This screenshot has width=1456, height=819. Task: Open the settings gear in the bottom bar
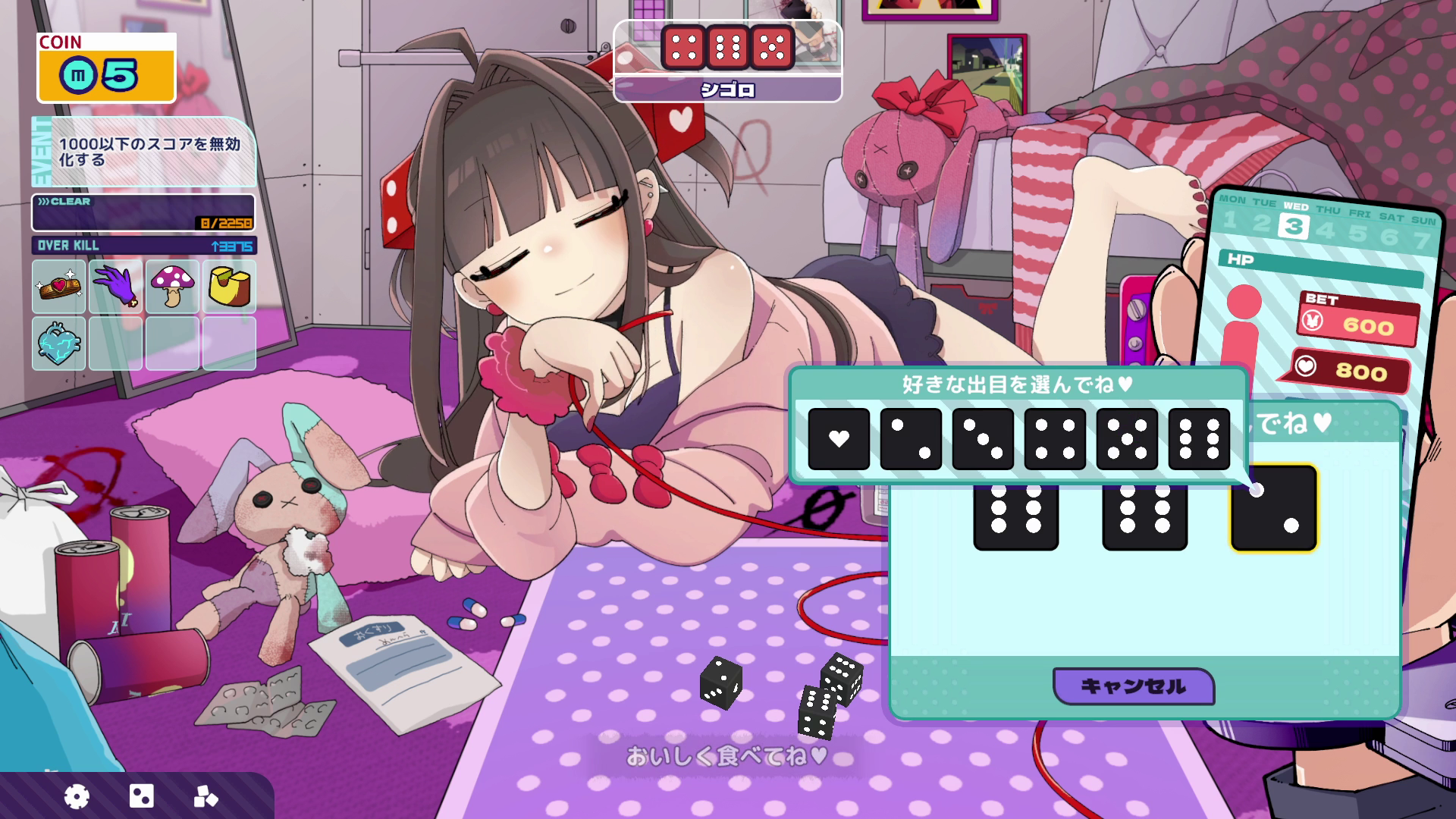[76, 796]
